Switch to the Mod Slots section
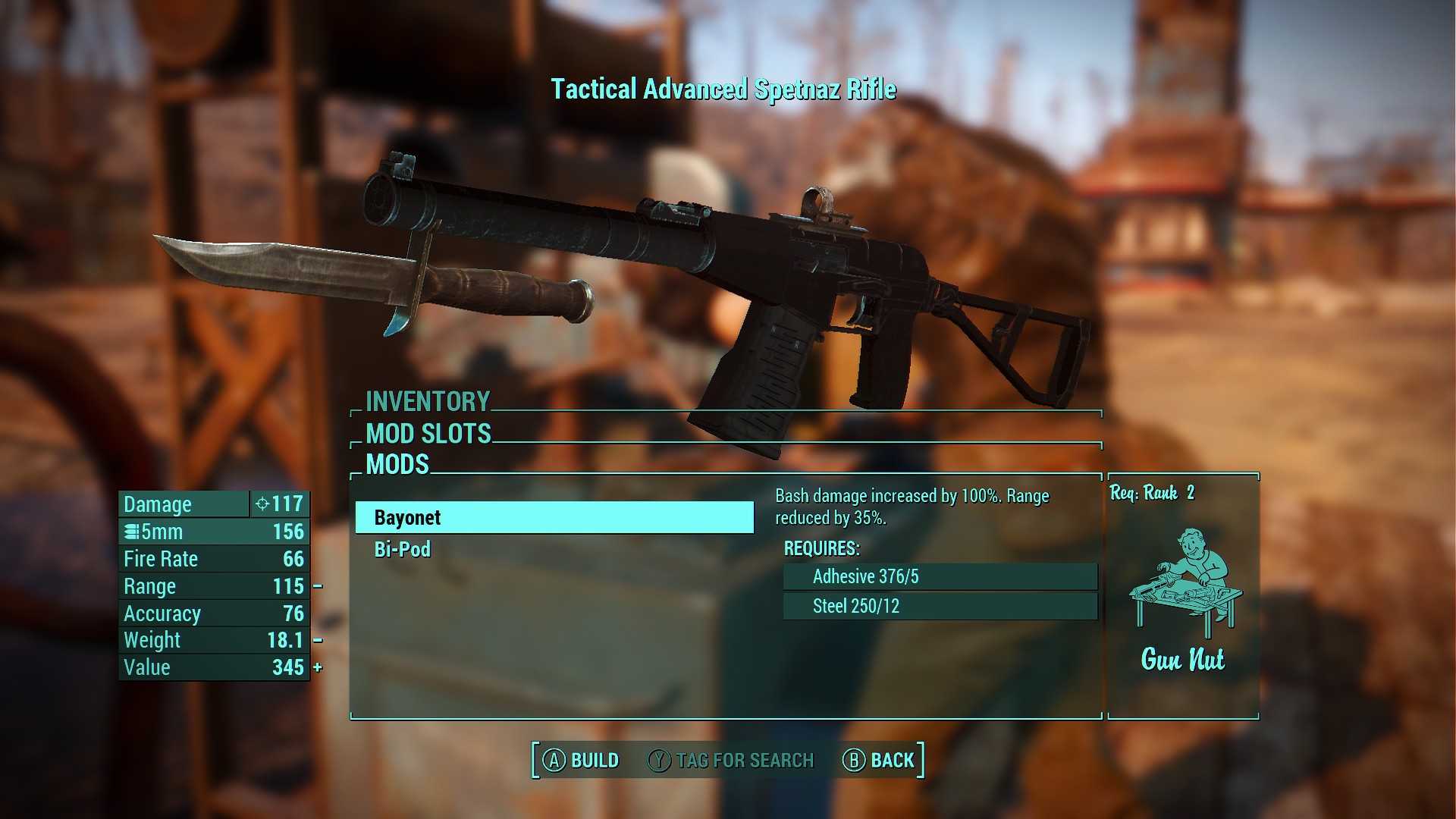This screenshot has width=1456, height=819. [428, 434]
